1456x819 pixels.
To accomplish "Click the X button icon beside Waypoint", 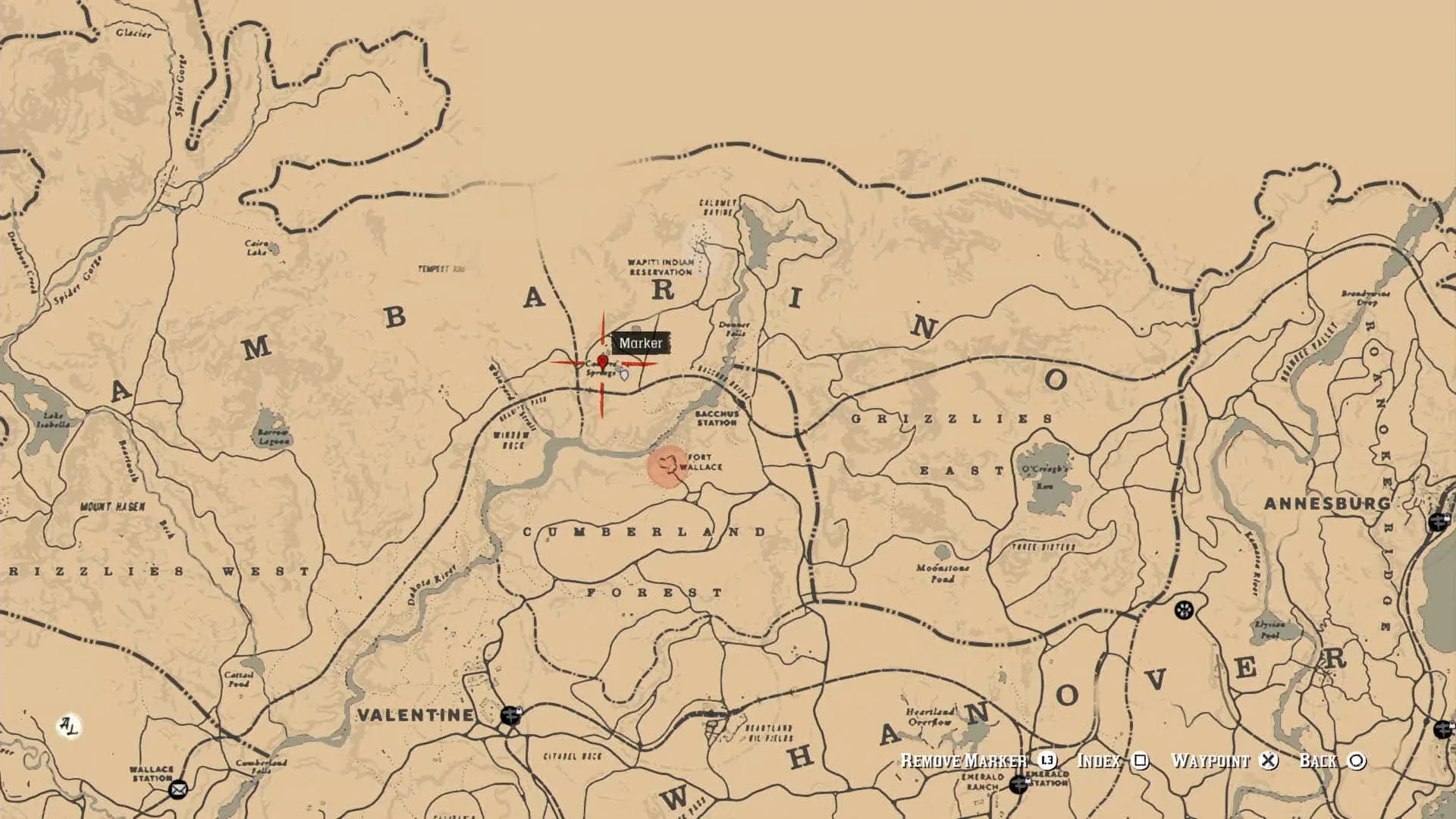I will [x=1271, y=761].
